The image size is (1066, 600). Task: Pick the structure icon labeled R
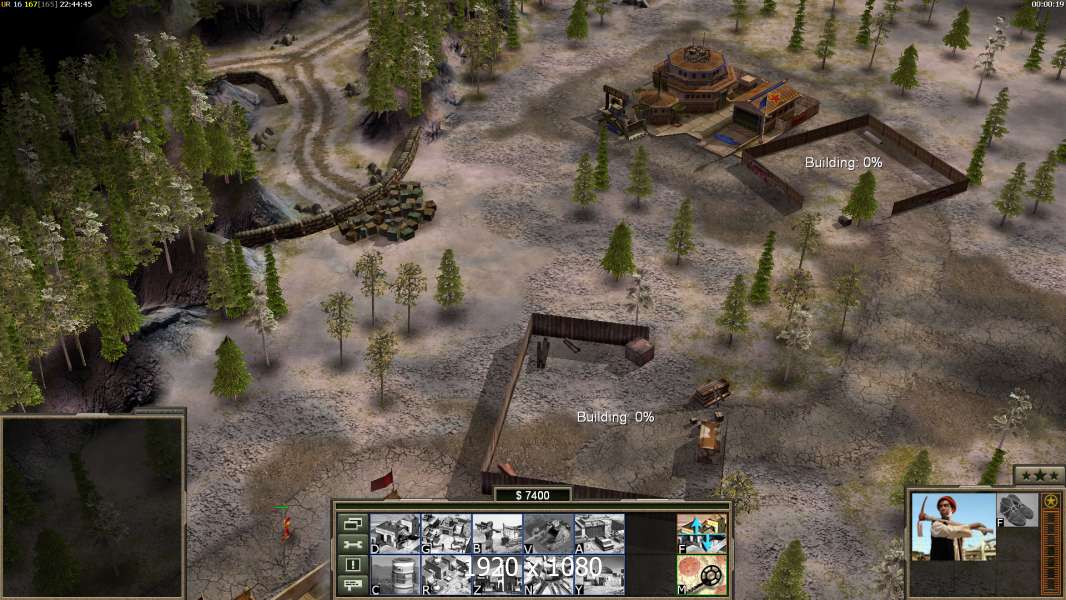(x=445, y=574)
